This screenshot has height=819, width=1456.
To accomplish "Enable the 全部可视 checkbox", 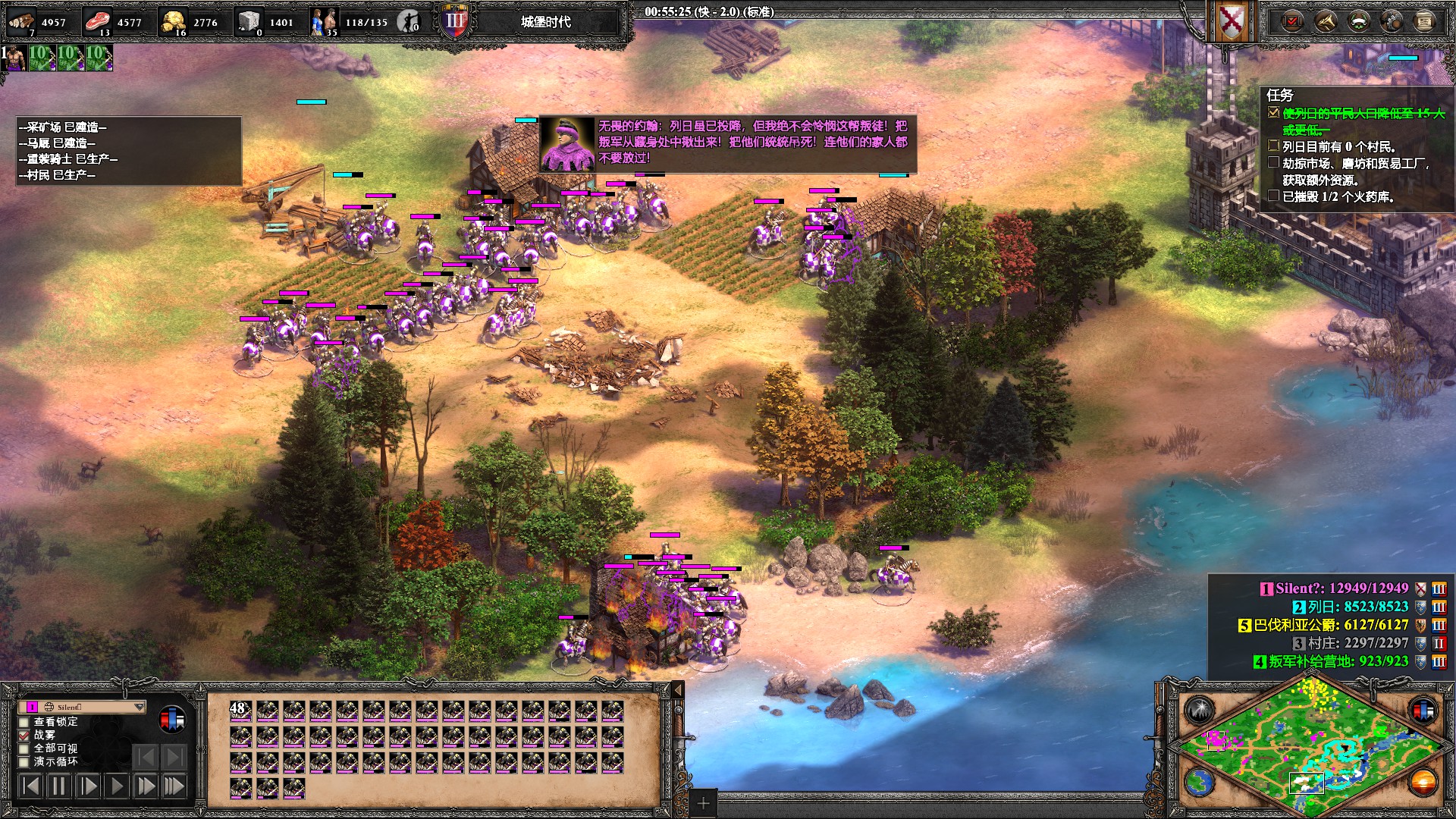I will pos(24,748).
